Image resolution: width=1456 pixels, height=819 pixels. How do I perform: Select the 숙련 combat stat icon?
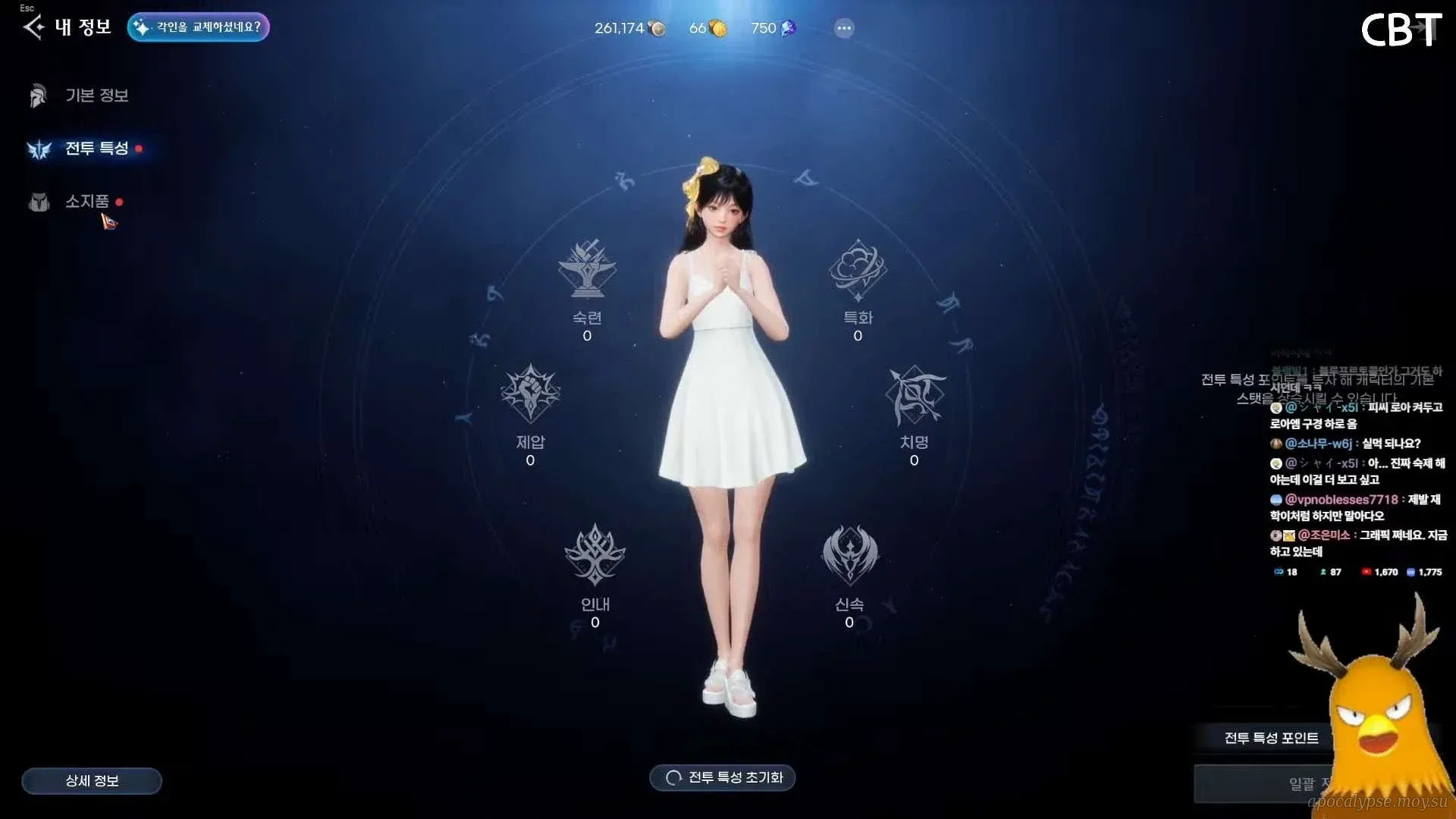click(587, 270)
